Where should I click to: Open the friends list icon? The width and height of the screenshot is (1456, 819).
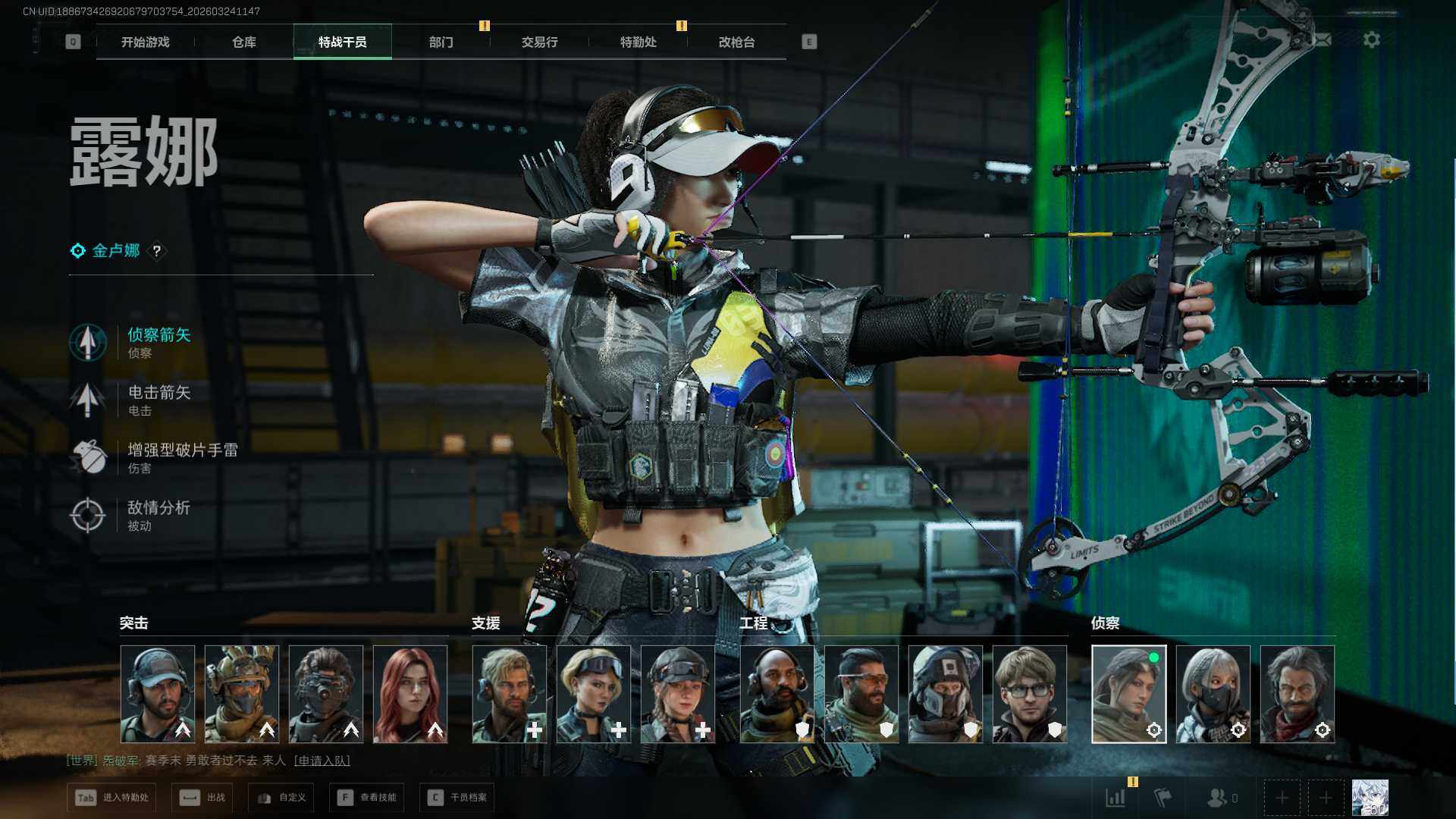click(x=1220, y=798)
